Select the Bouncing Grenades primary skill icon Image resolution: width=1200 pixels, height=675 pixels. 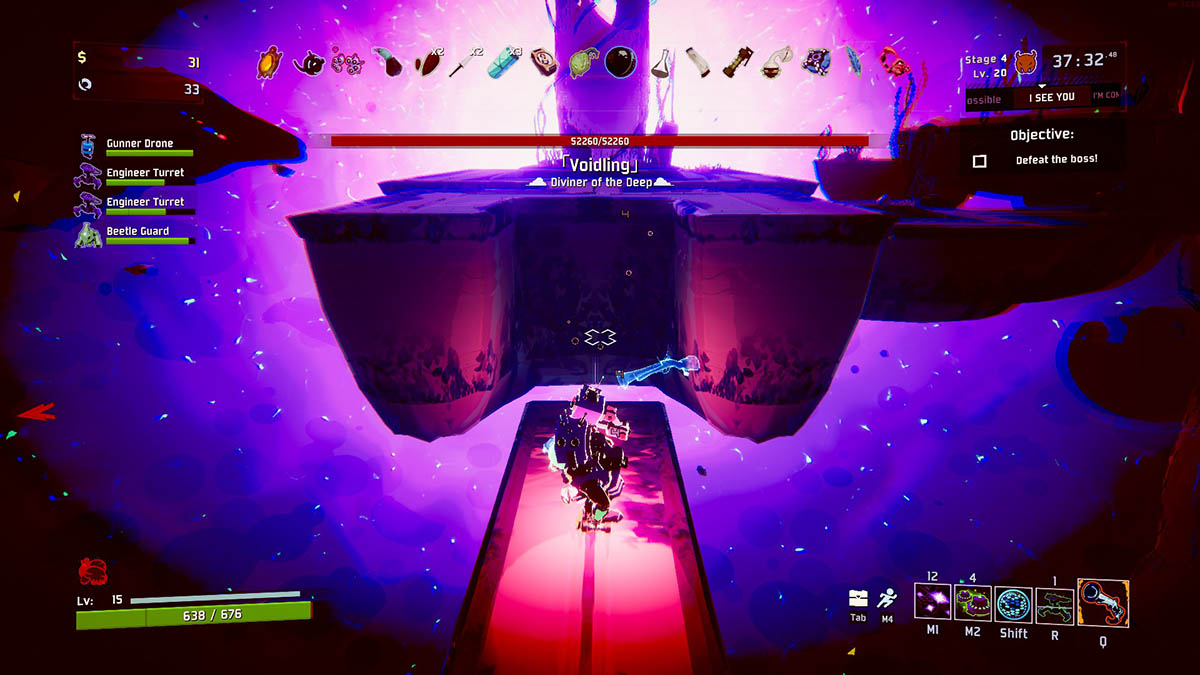click(933, 604)
